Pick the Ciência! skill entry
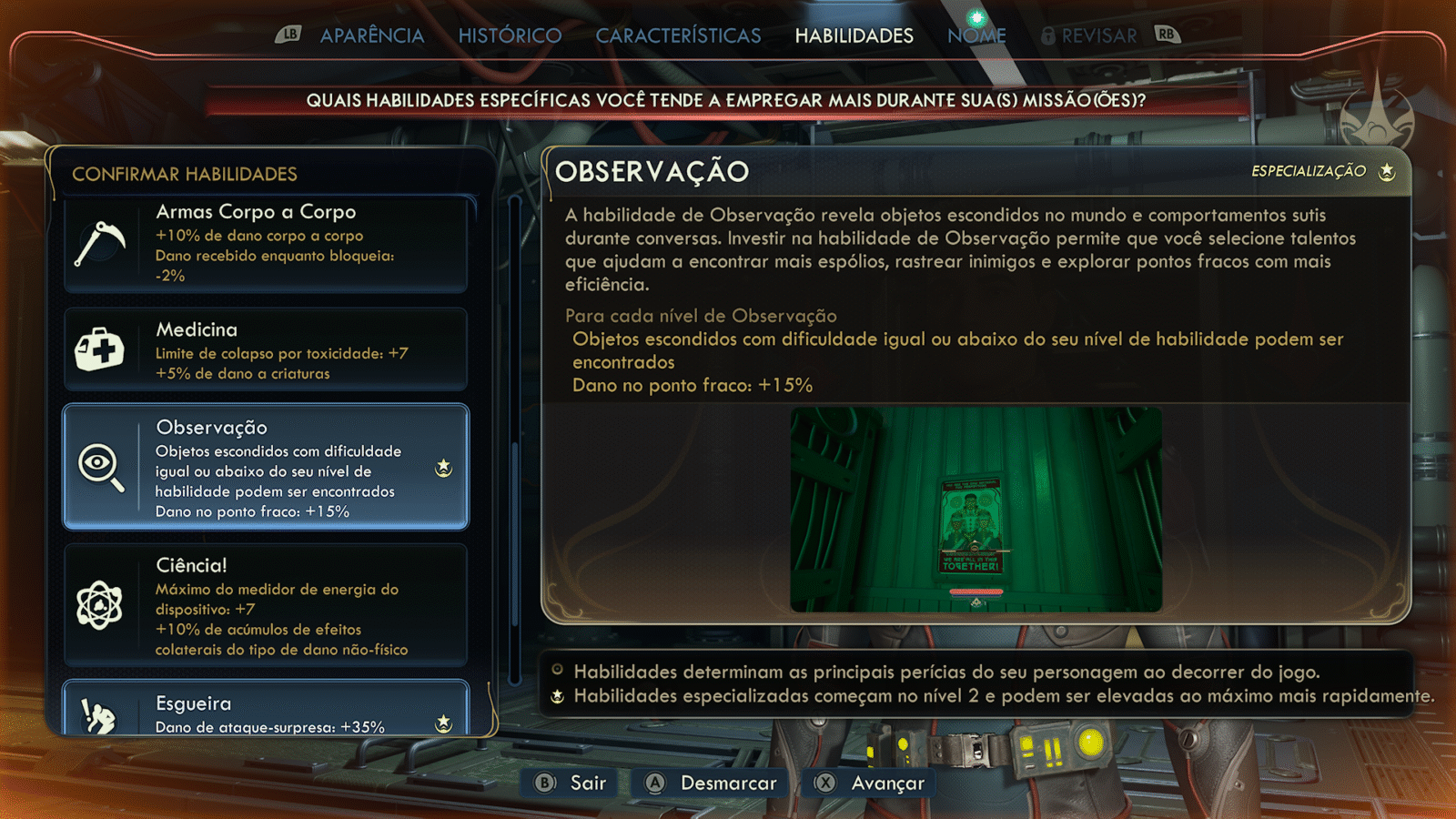The width and height of the screenshot is (1456, 819). click(265, 605)
